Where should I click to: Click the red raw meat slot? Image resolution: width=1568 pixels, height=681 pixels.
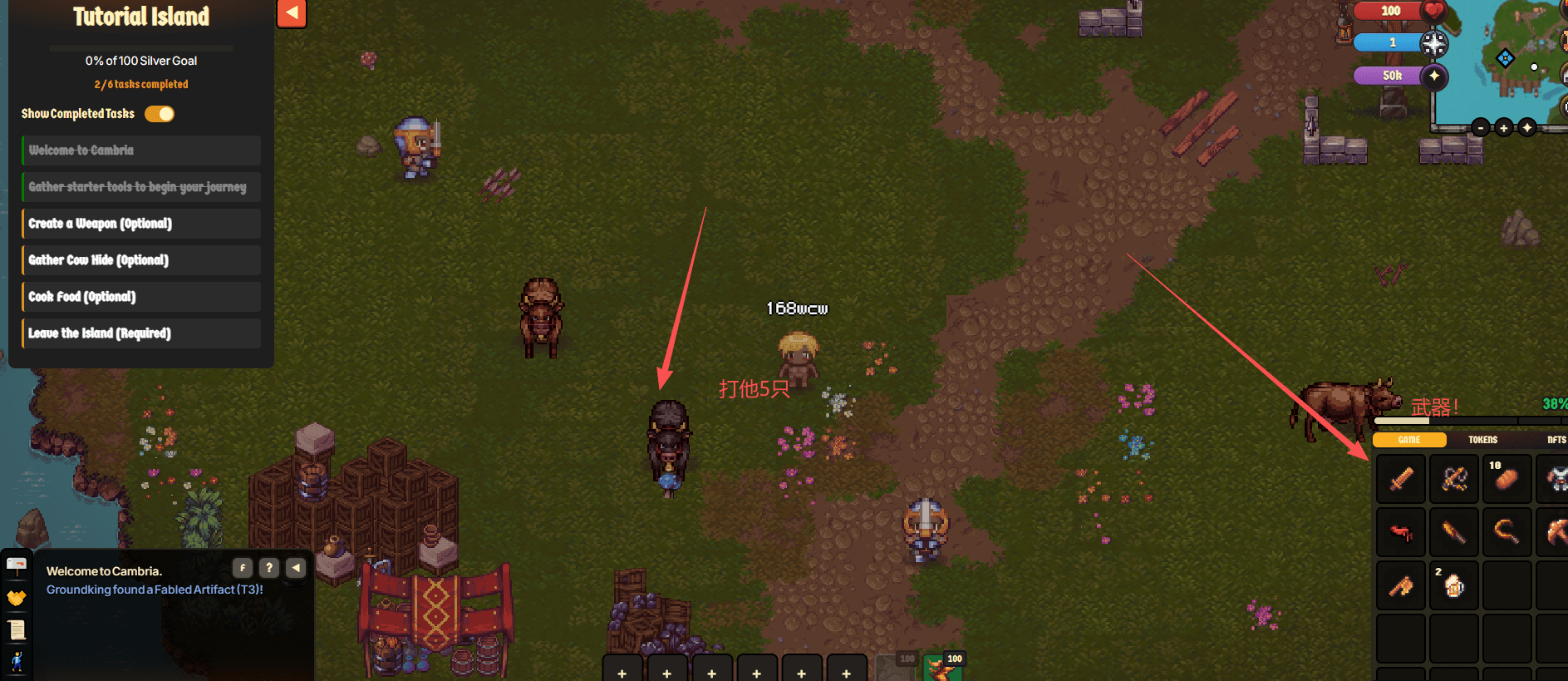tap(1402, 531)
